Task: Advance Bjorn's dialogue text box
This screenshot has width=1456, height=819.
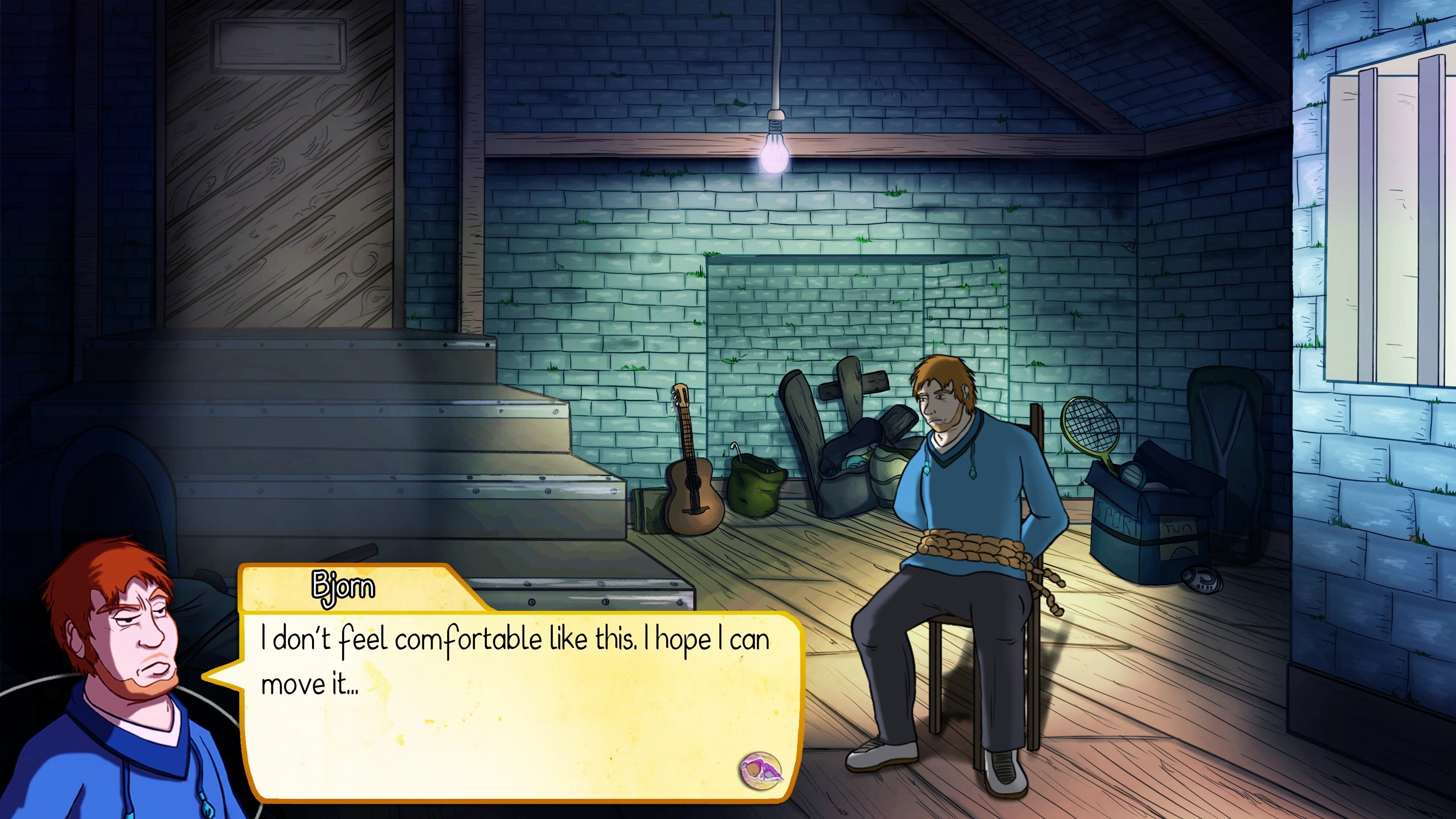Action: (520, 706)
